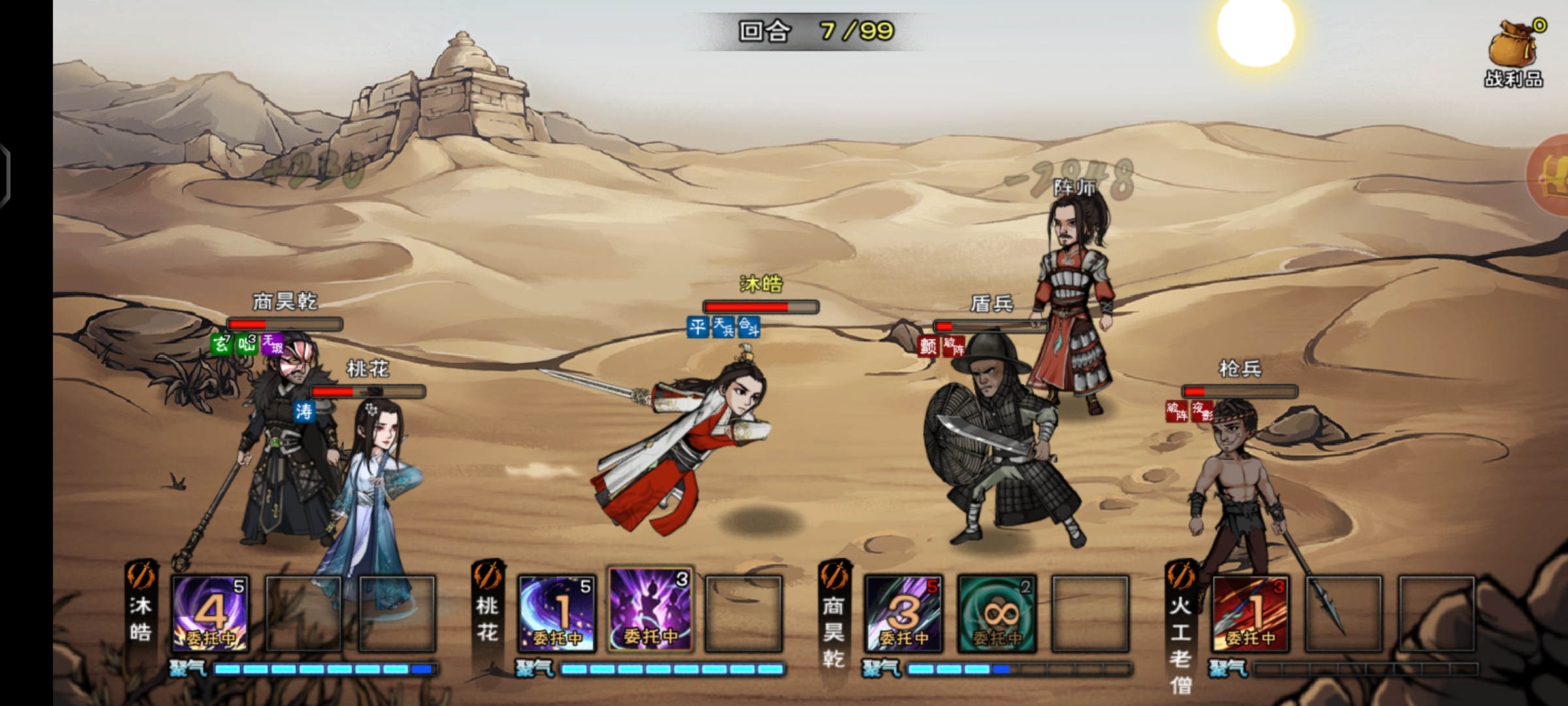Choose 桃花's blue vortex skill card
This screenshot has height=706, width=1568.
click(x=557, y=613)
